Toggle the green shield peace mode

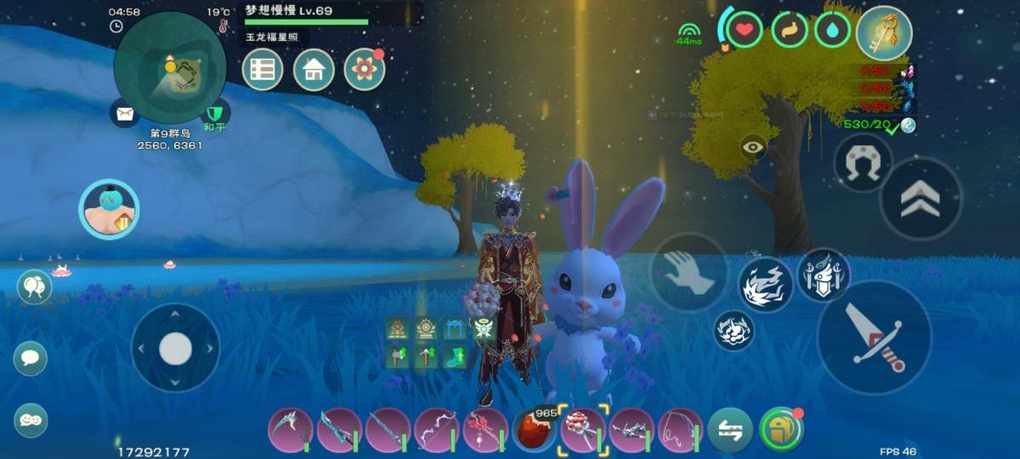(x=213, y=114)
